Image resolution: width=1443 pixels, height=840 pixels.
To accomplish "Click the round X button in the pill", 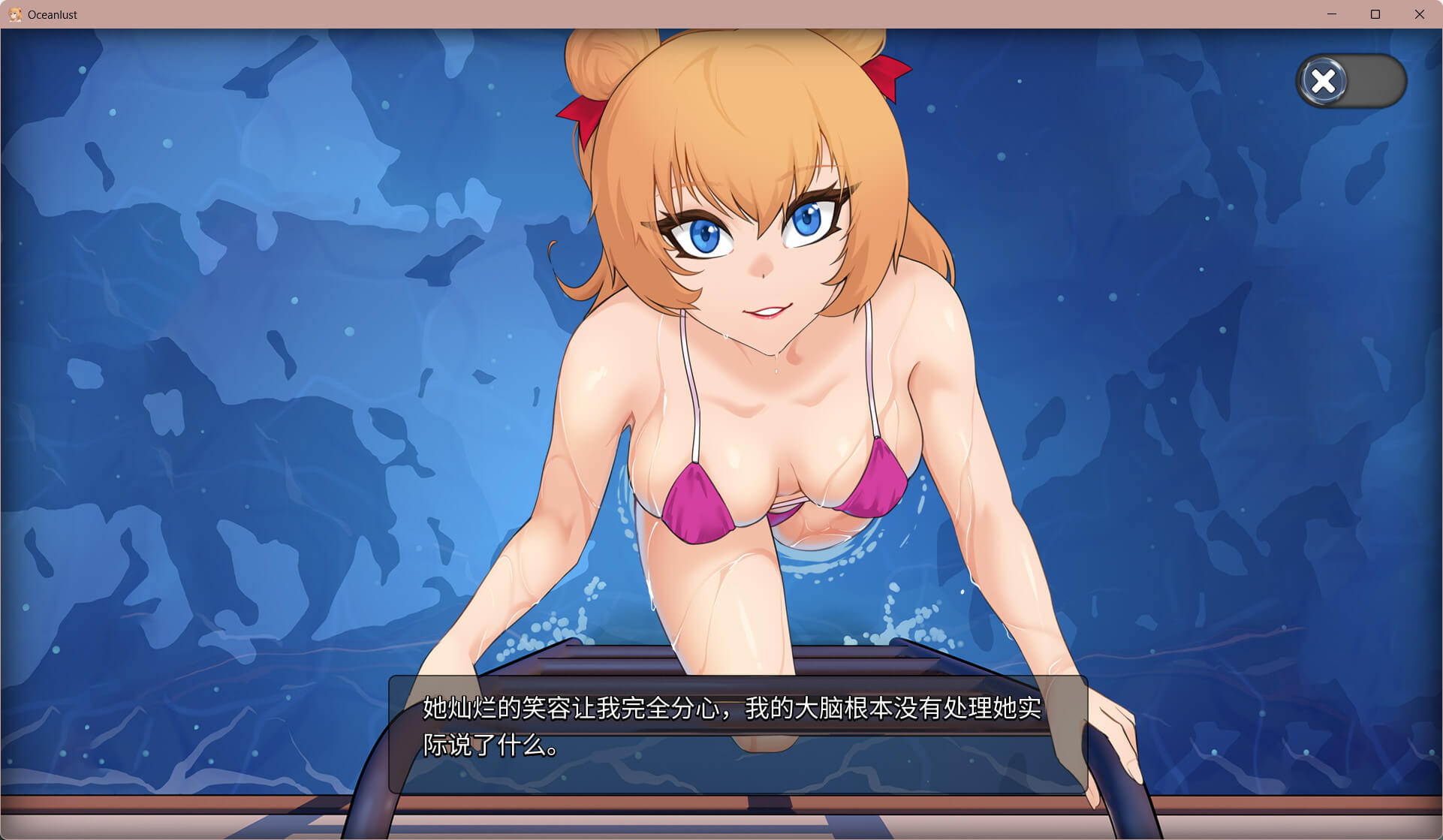I will (1324, 81).
